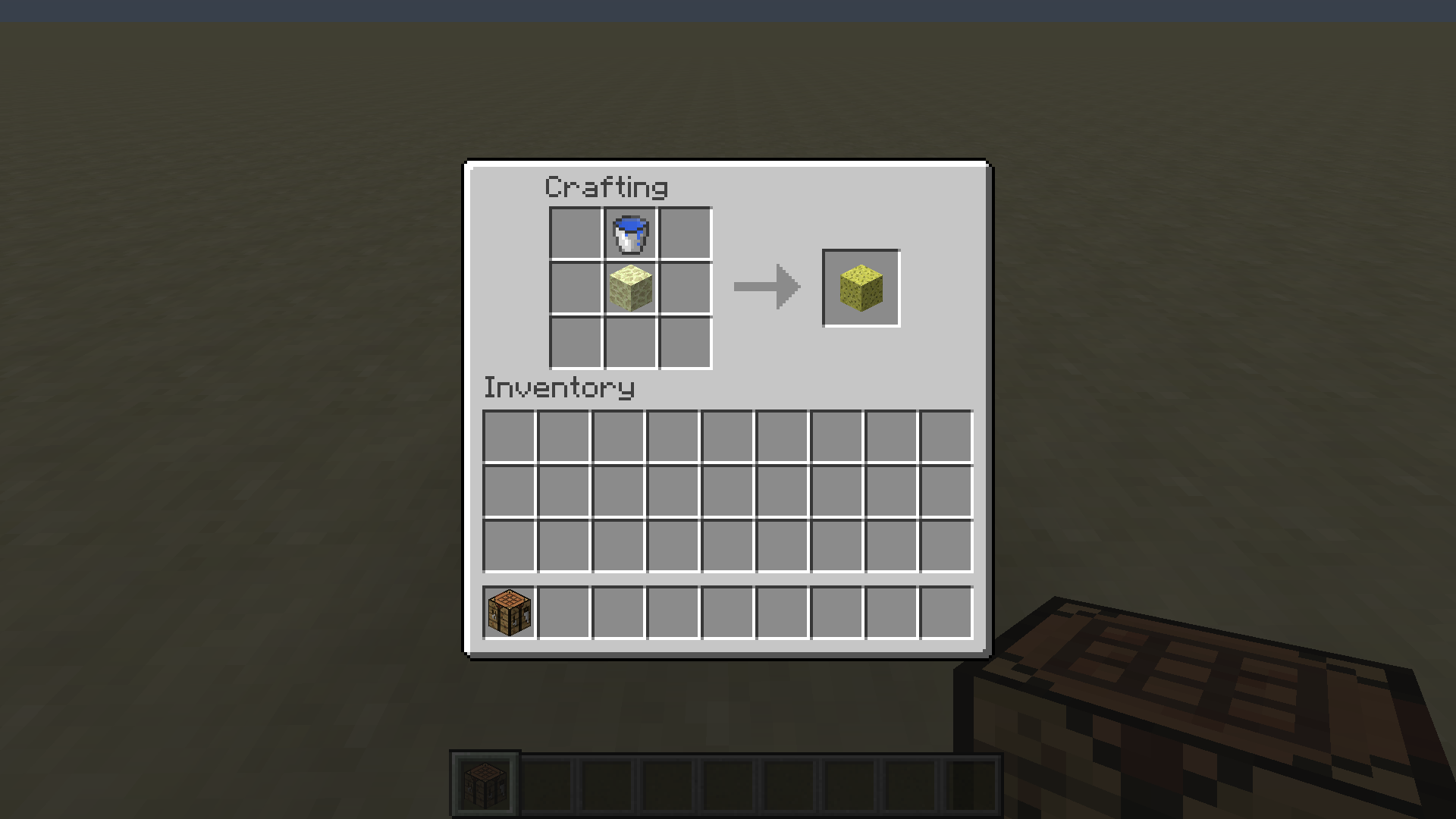1456x819 pixels.
Task: Select the crafting table in the inventory
Action: [507, 613]
